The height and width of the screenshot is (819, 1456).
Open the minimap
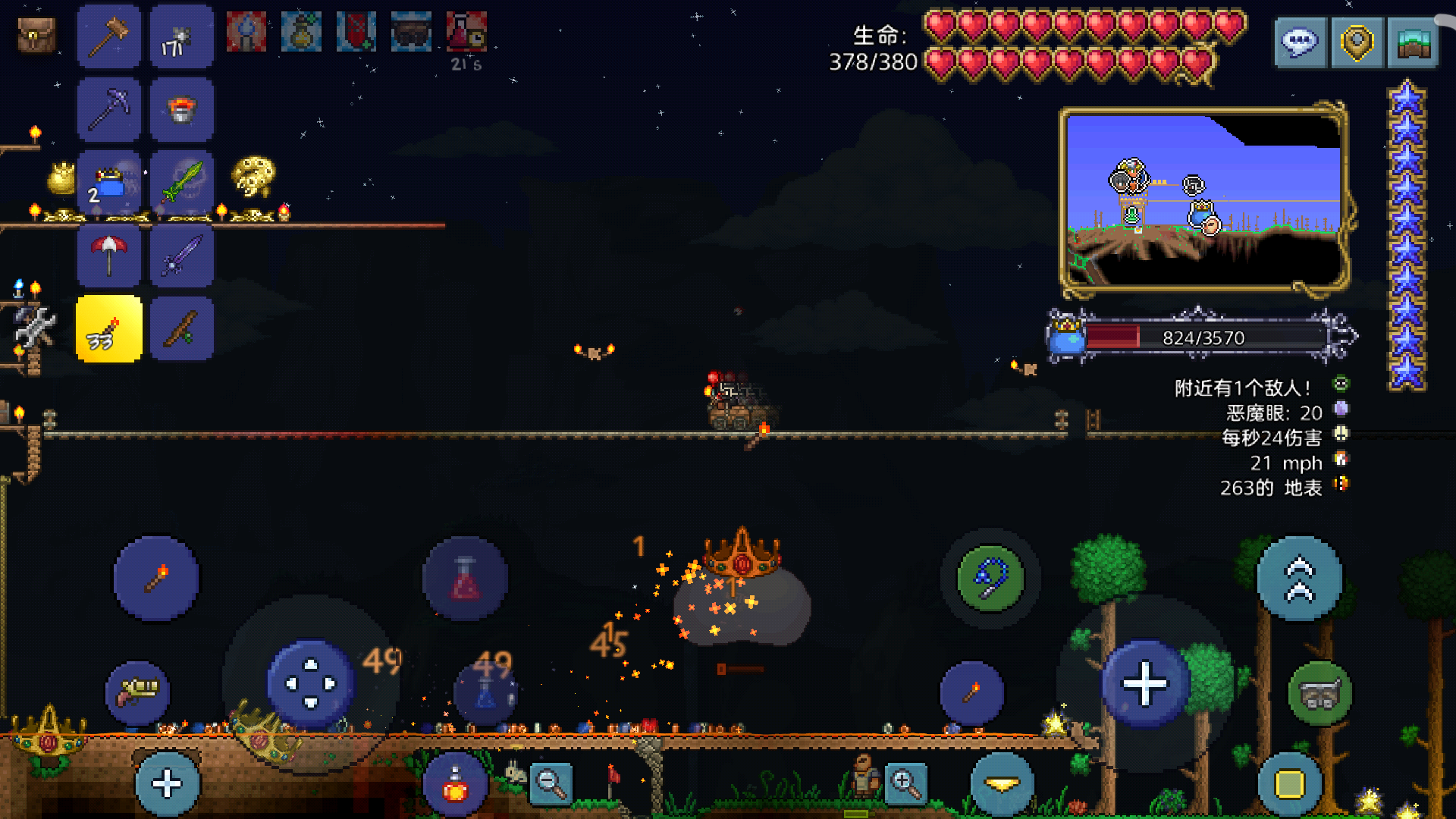coord(1203,199)
